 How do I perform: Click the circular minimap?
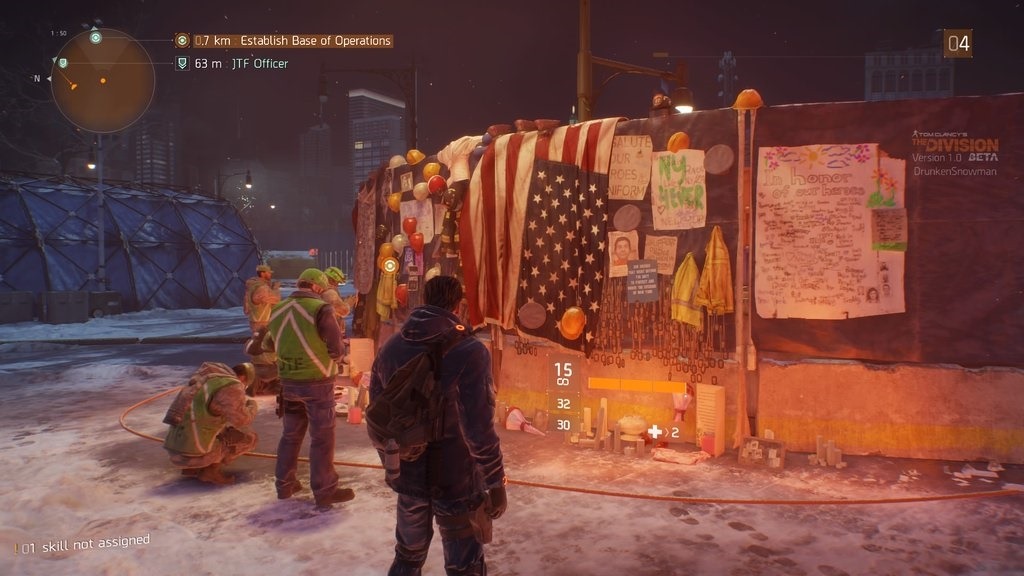[x=102, y=81]
